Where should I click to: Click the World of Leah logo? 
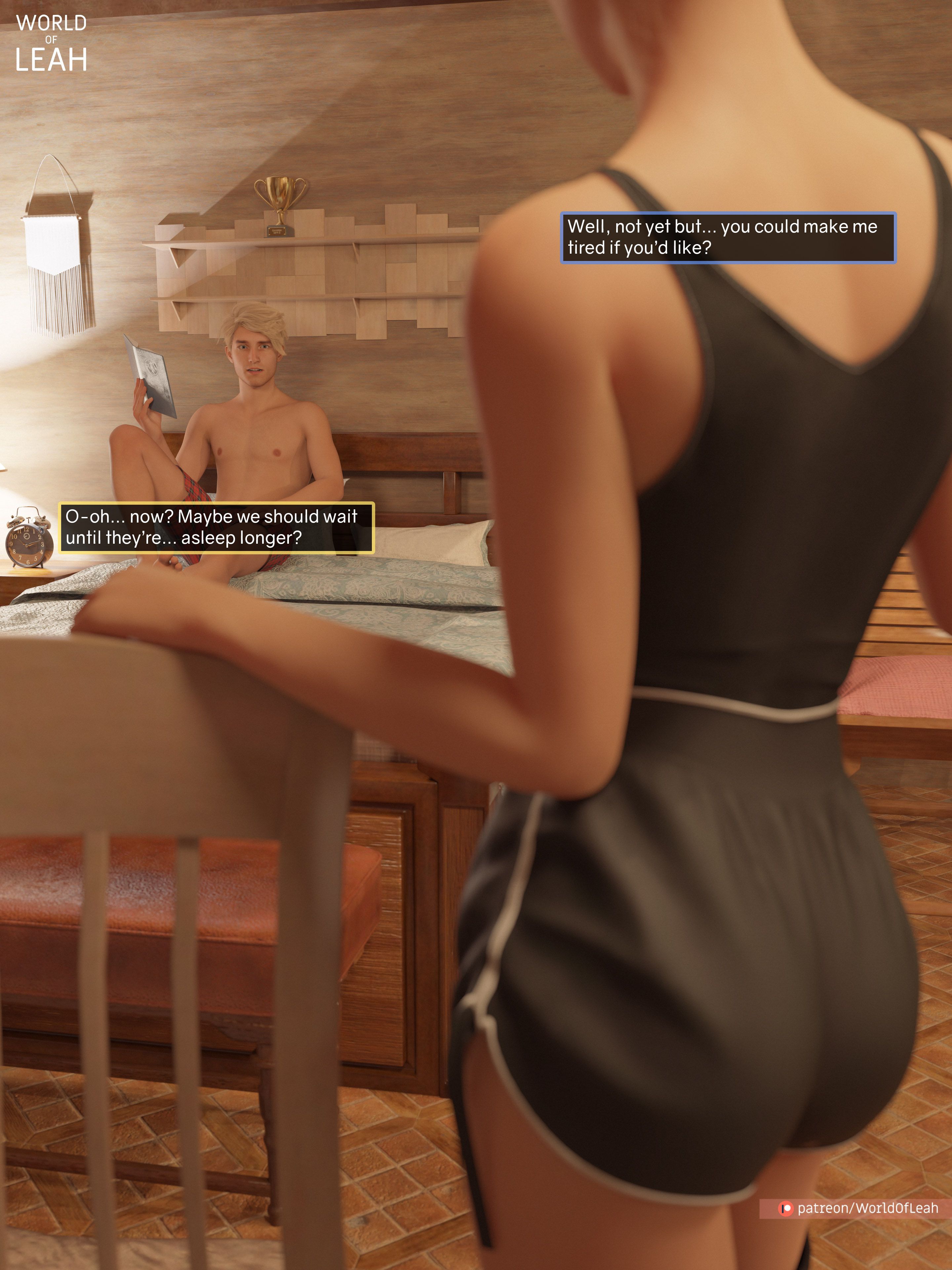[x=51, y=44]
